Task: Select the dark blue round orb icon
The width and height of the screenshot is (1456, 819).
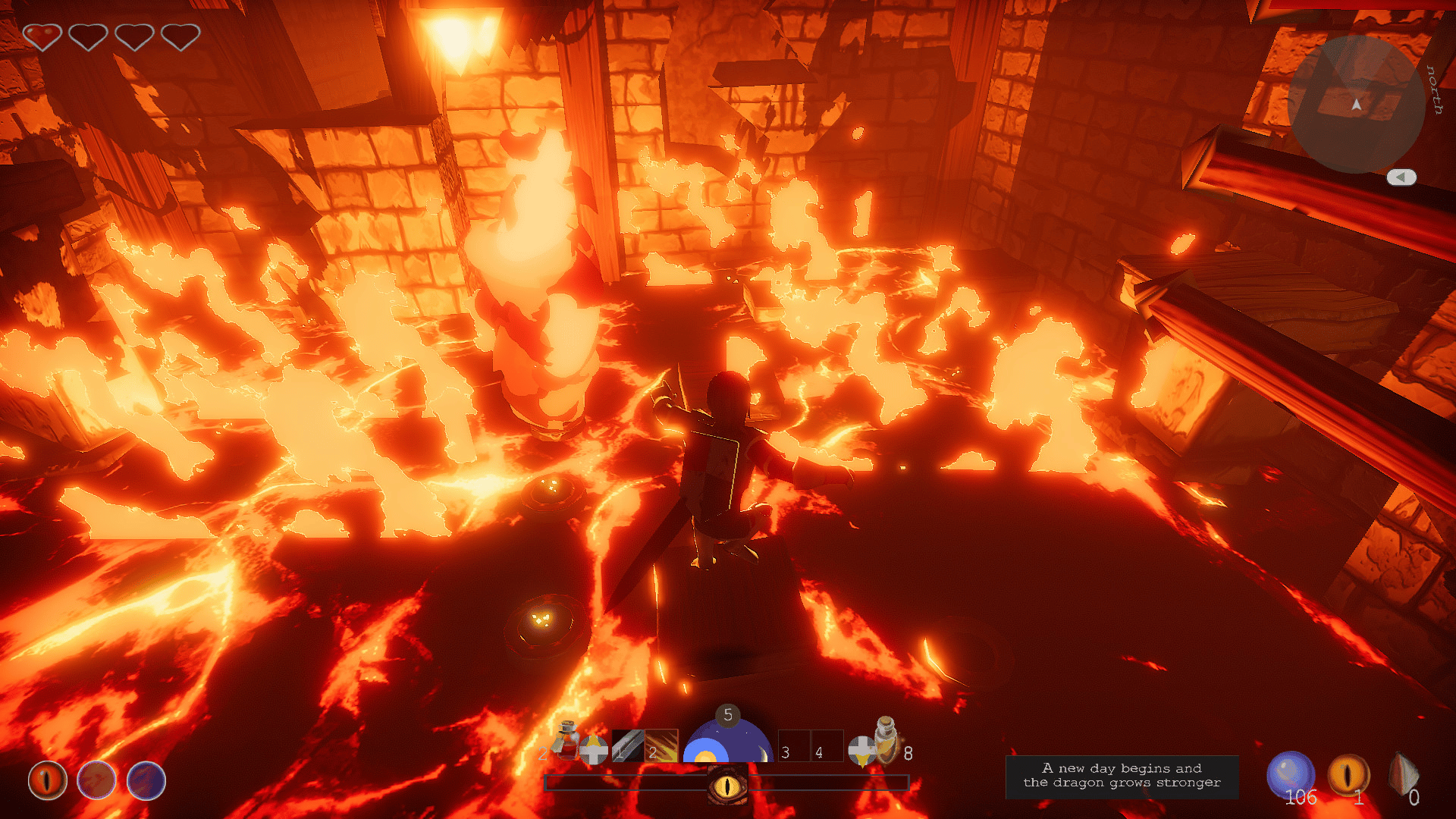Action: [146, 780]
